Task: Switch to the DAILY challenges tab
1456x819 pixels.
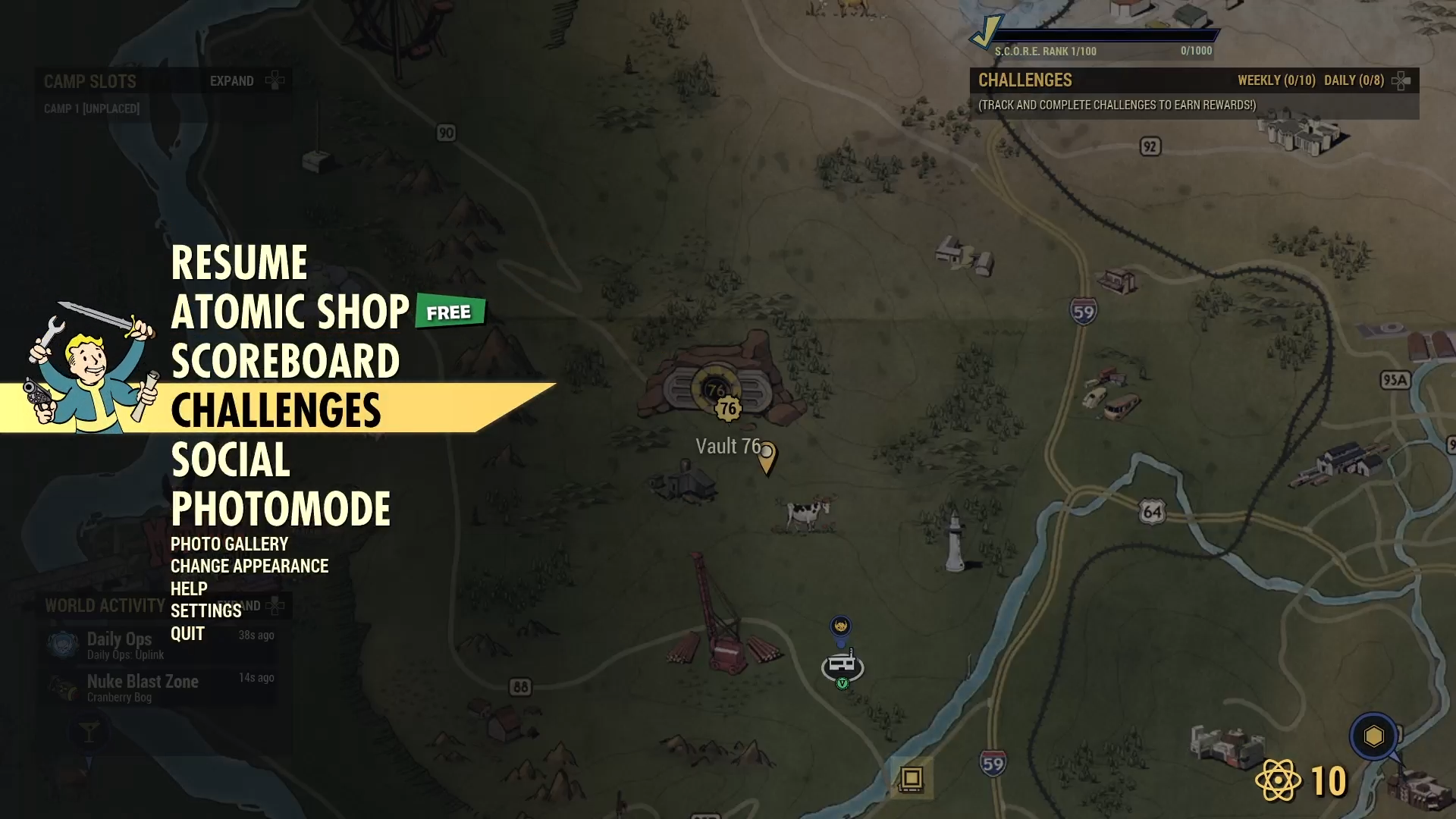Action: tap(1354, 79)
